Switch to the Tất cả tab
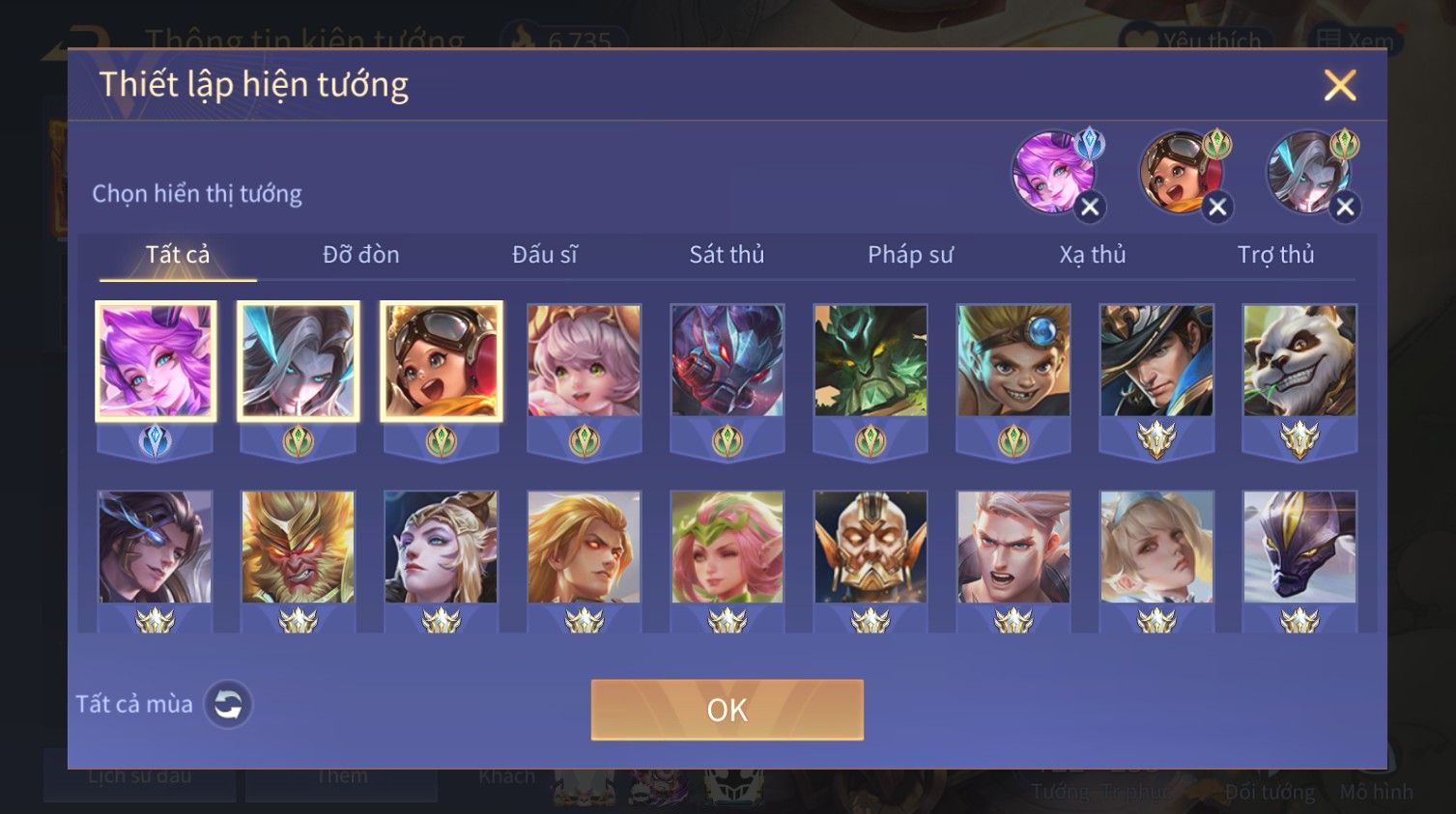Image resolution: width=1456 pixels, height=814 pixels. tap(178, 255)
